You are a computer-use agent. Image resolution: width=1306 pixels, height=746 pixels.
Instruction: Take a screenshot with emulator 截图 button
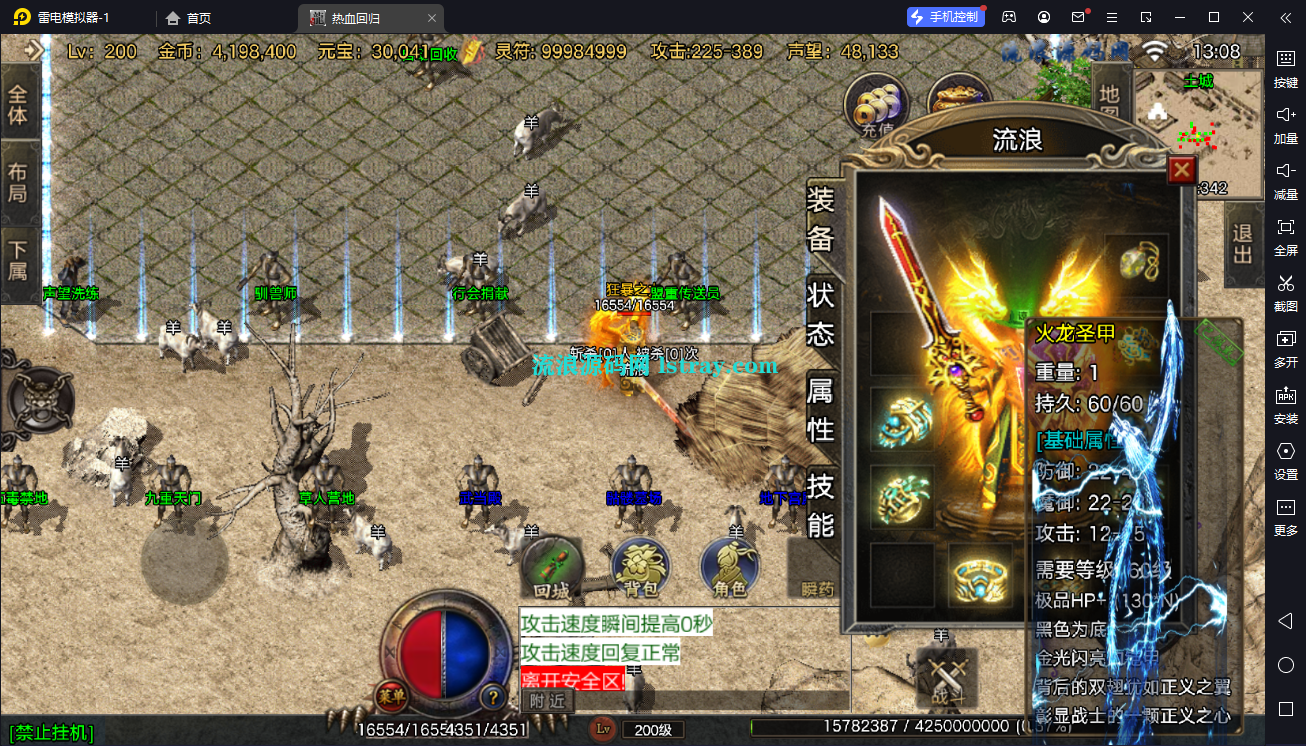tap(1285, 290)
